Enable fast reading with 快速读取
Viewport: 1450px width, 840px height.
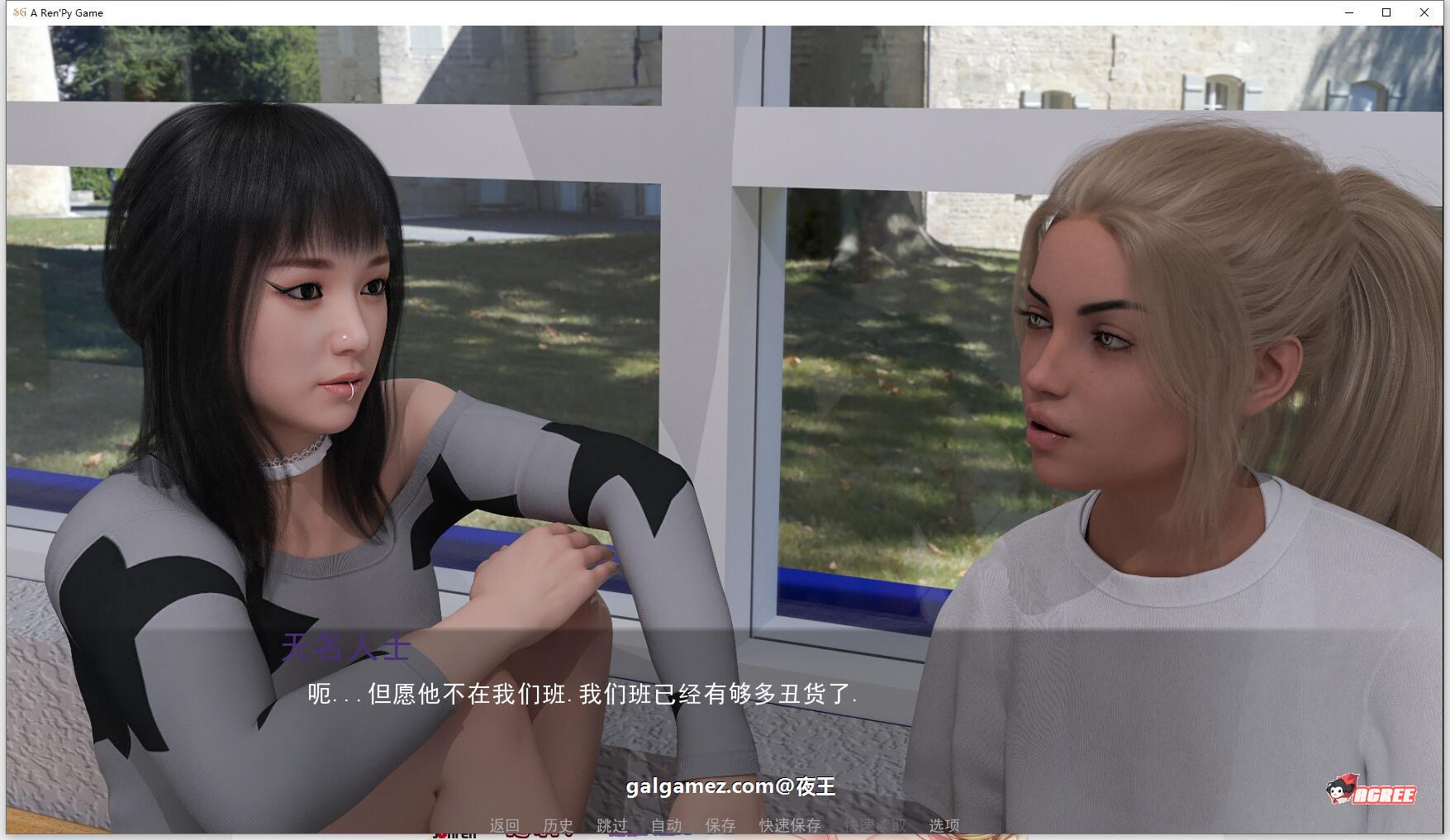(875, 824)
